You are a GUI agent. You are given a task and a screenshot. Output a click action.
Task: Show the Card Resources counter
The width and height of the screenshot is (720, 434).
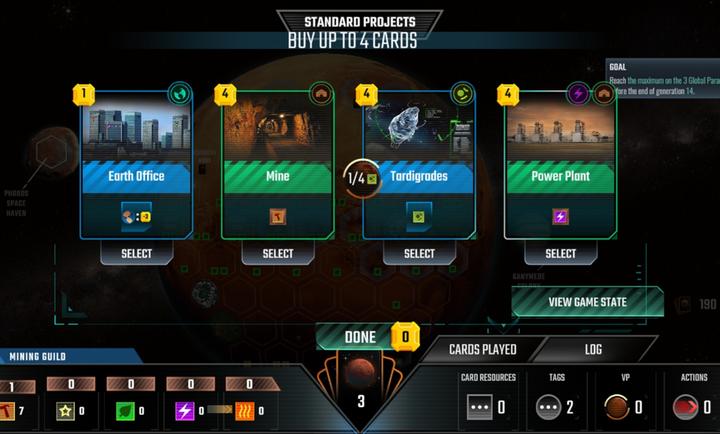pyautogui.click(x=481, y=407)
